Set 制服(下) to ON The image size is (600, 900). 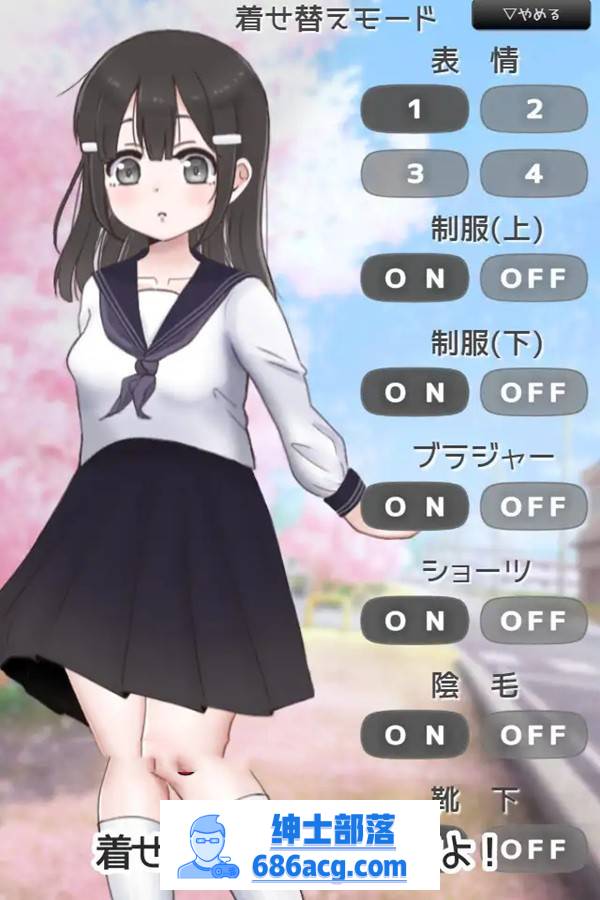(414, 392)
